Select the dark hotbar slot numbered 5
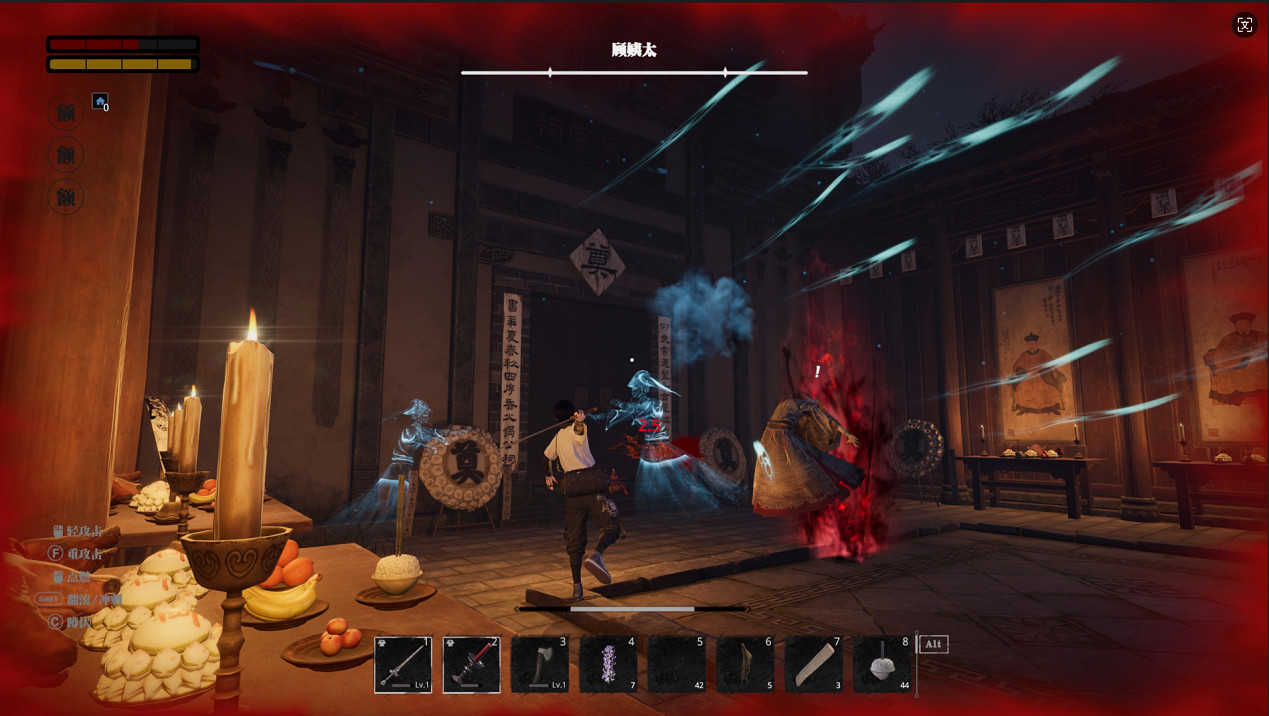Screen dimensions: 1269x716 coord(676,664)
